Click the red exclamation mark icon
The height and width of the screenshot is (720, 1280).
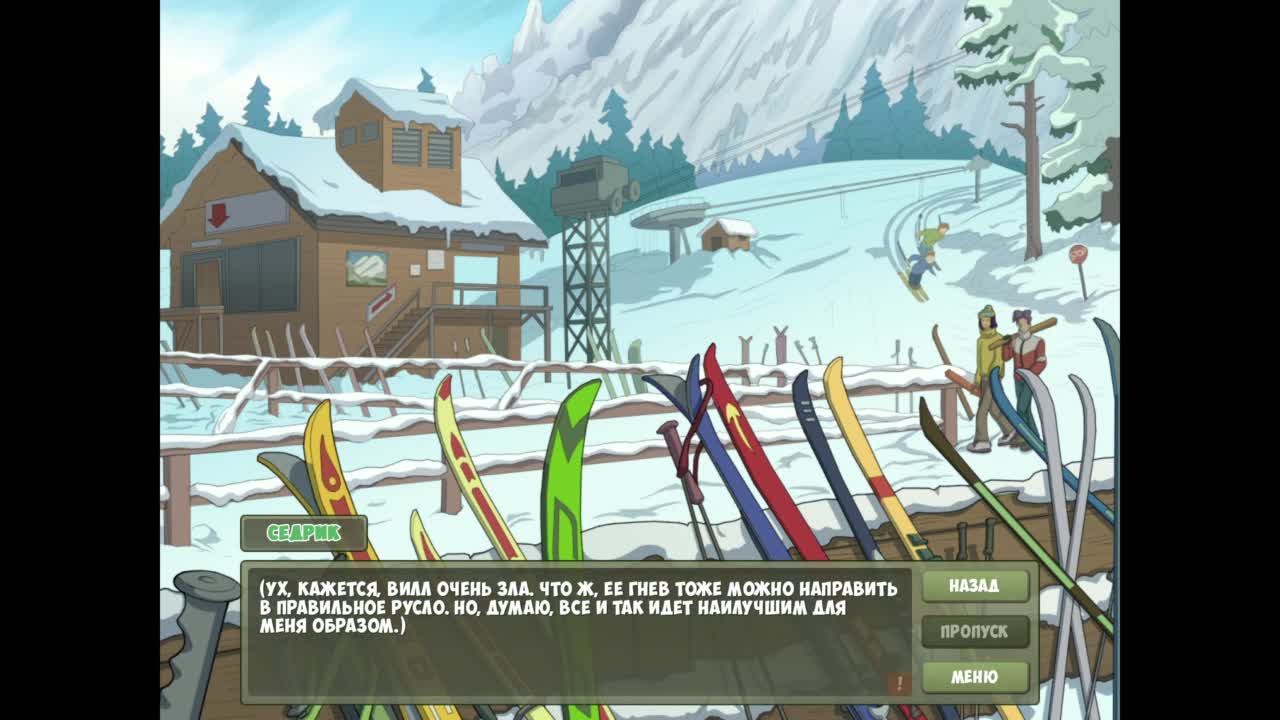point(898,683)
